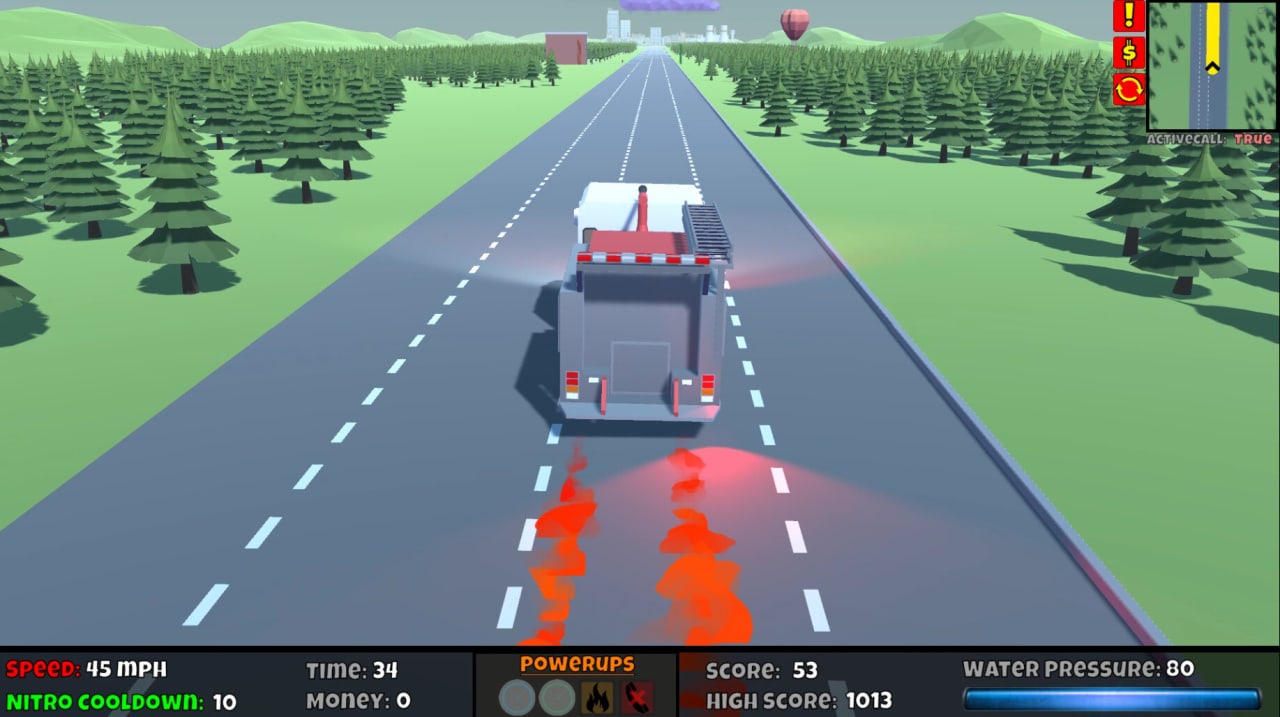Click the red exclamation mark icon
Screen dimensions: 1280x717
point(1129,16)
